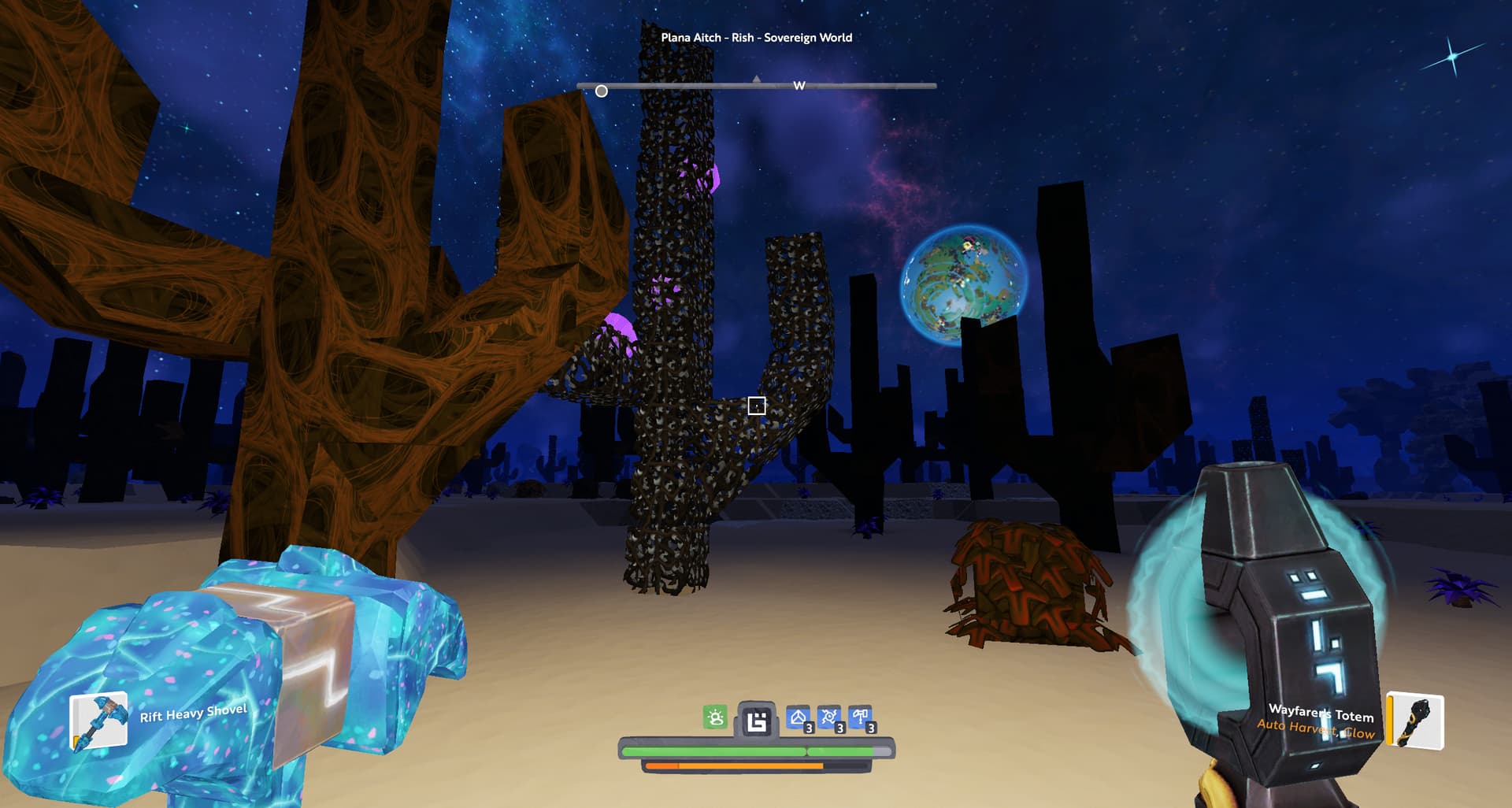Screen dimensions: 1512x808
Task: Inspect the blue spinning-gear buff icon
Action: tap(829, 718)
